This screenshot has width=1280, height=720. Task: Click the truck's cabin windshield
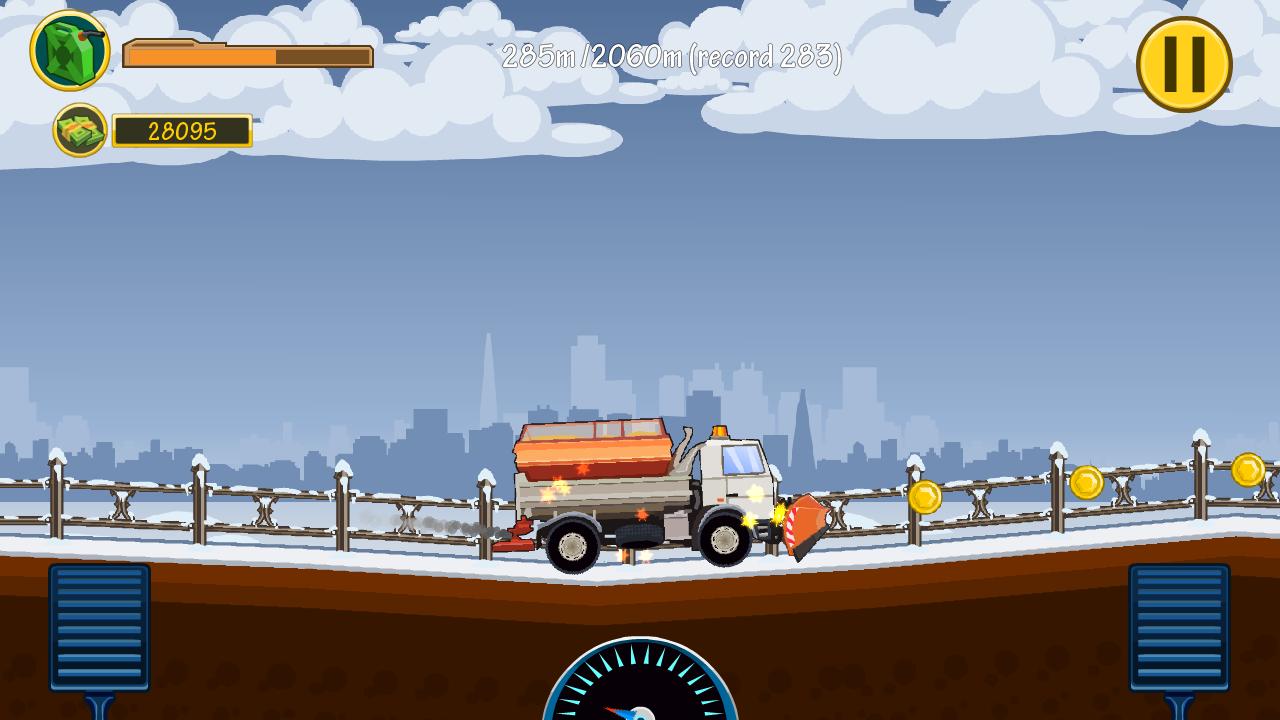743,463
